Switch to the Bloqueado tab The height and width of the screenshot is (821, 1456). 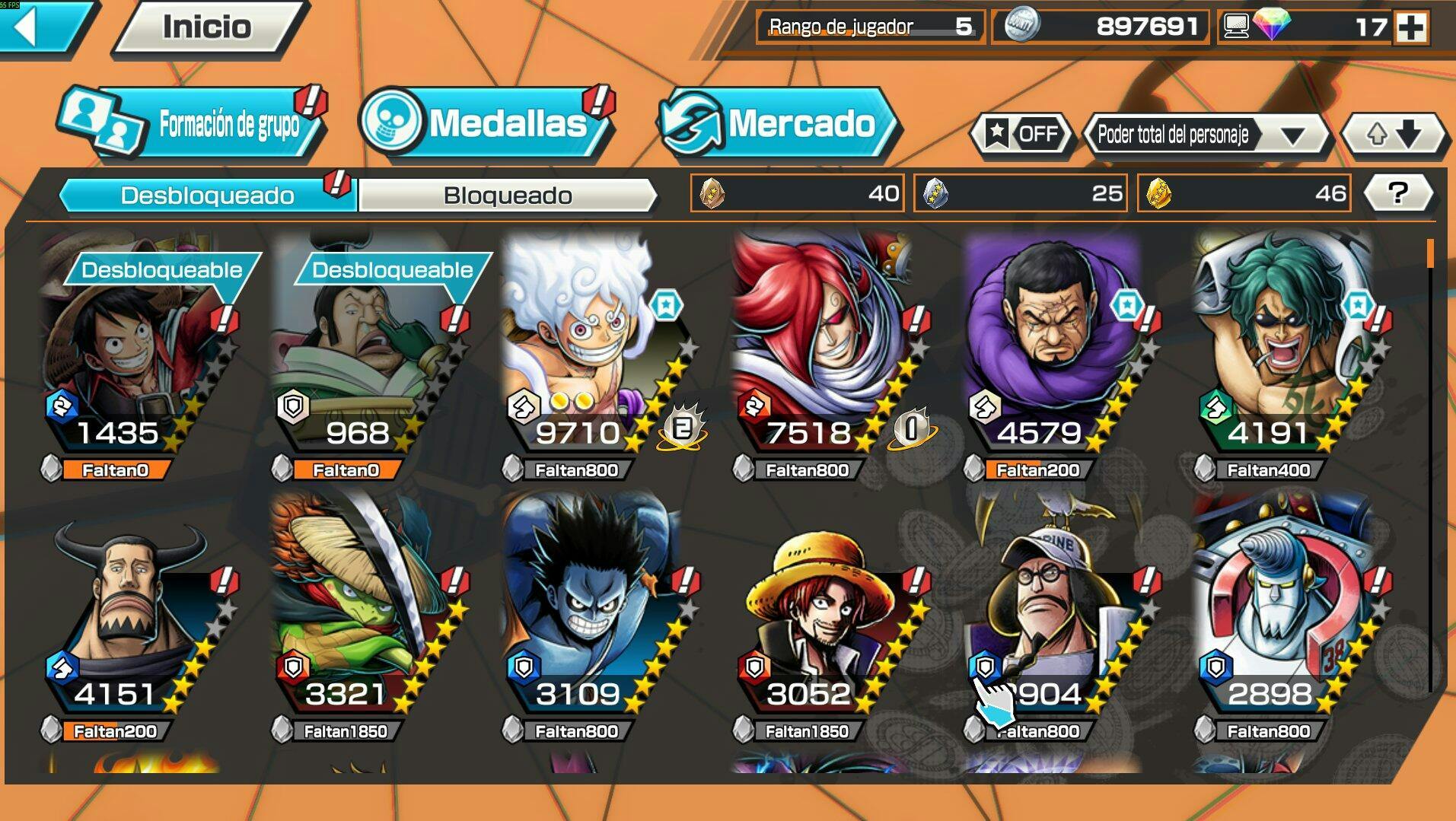507,196
